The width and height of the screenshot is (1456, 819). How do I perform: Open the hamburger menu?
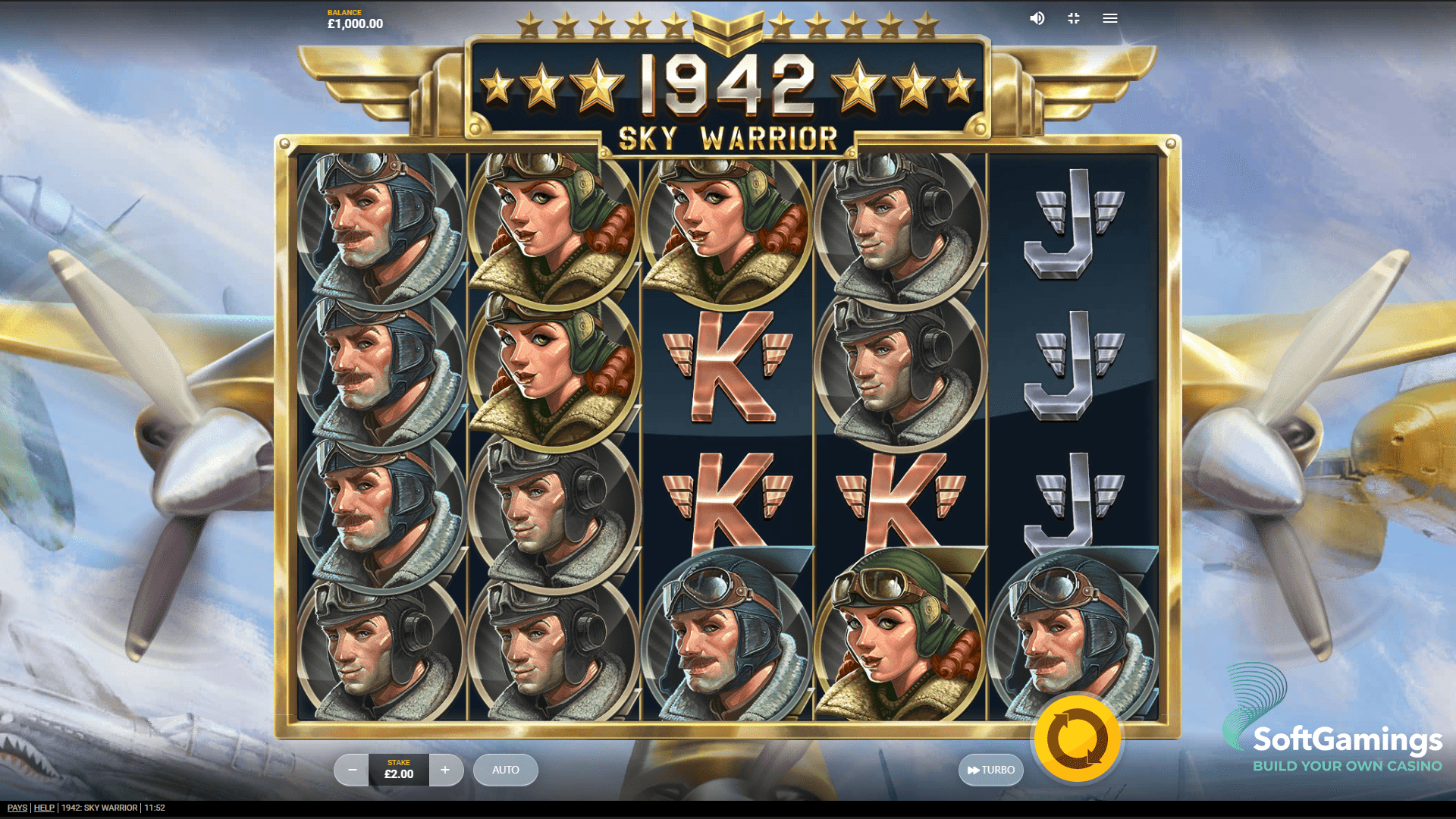1109,18
